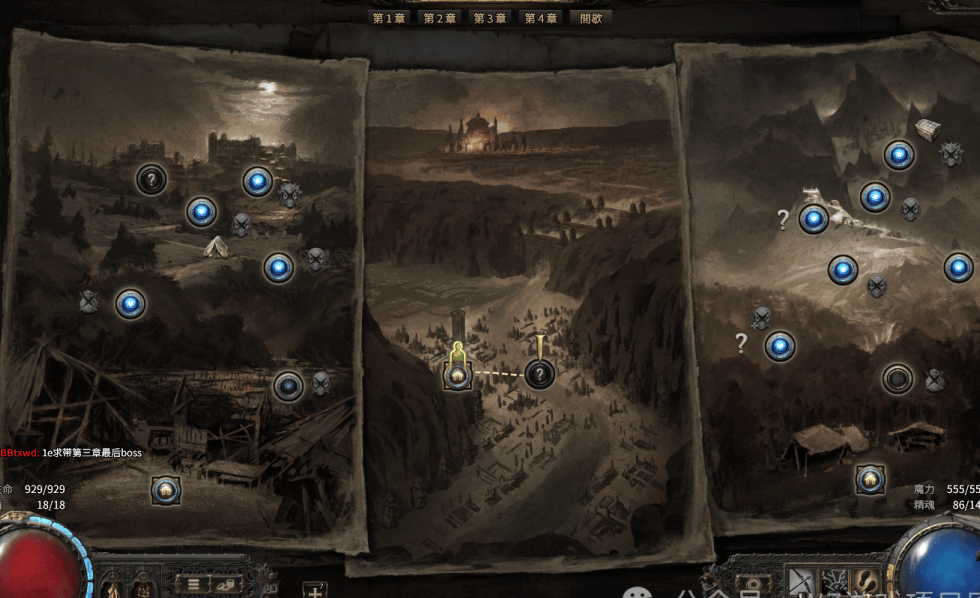This screenshot has width=980, height=598.
Task: Click the chest icon on the mountain map
Action: pos(928,130)
